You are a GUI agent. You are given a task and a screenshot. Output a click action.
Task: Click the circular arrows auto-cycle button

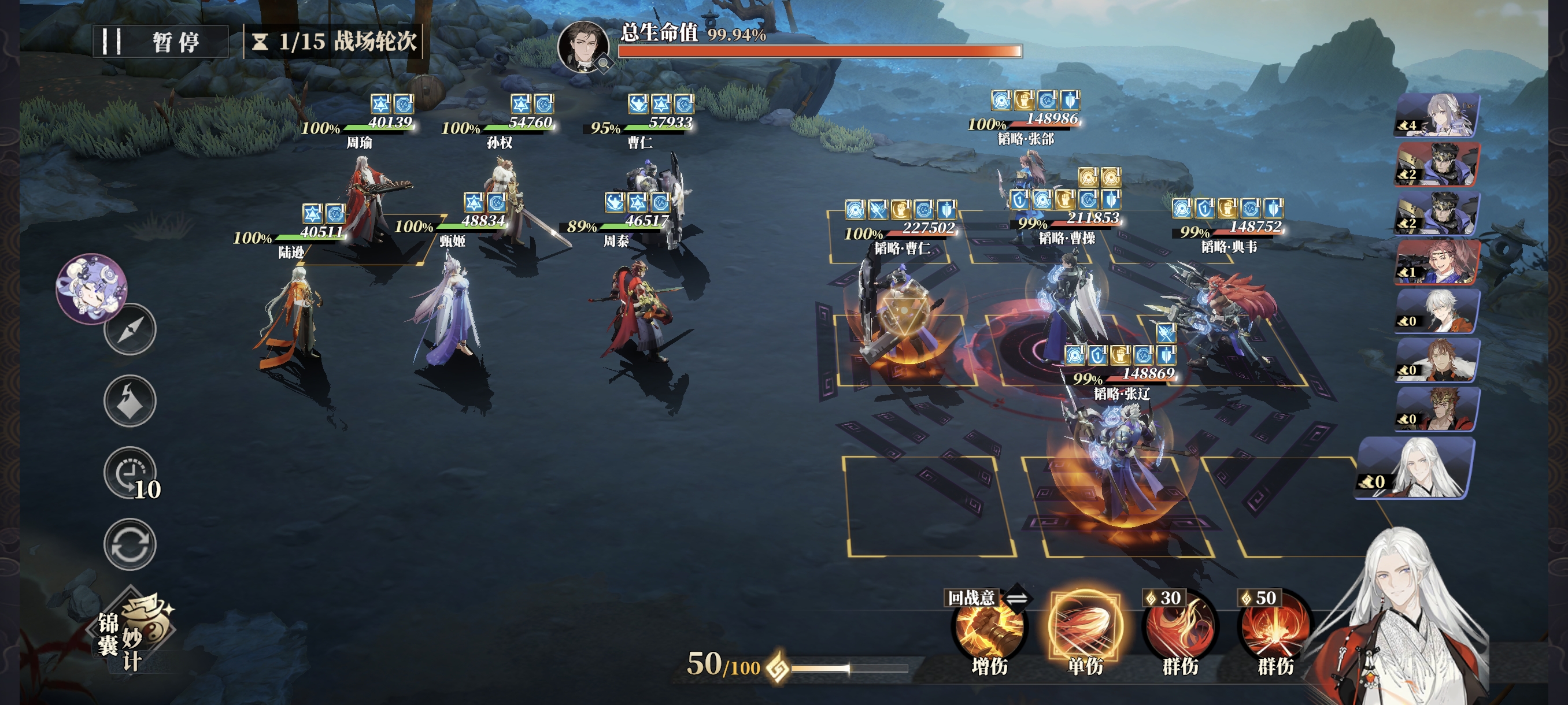coord(130,544)
